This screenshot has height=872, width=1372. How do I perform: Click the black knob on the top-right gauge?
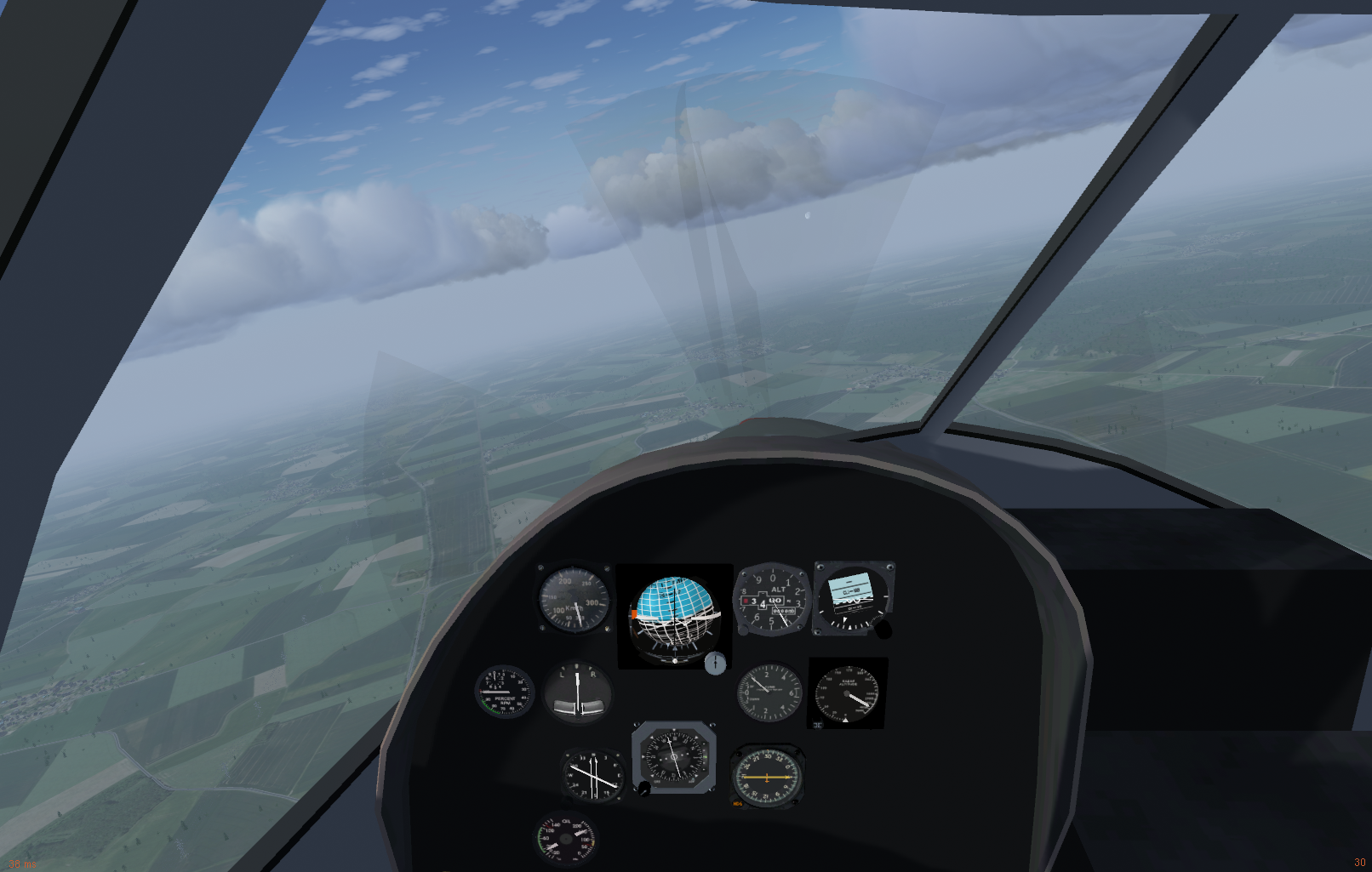point(883,630)
